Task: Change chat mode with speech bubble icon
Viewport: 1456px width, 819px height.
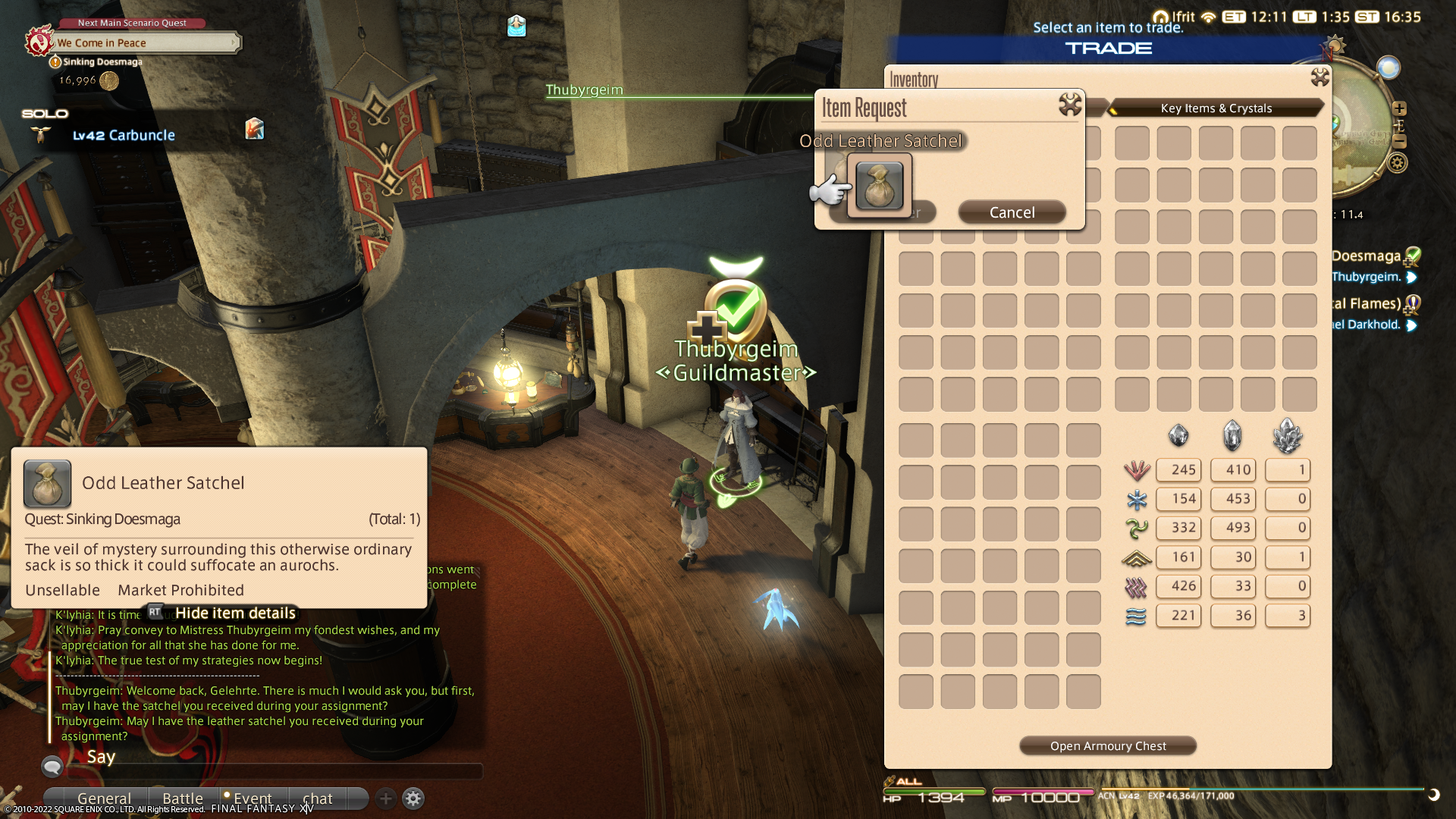Action: [52, 767]
